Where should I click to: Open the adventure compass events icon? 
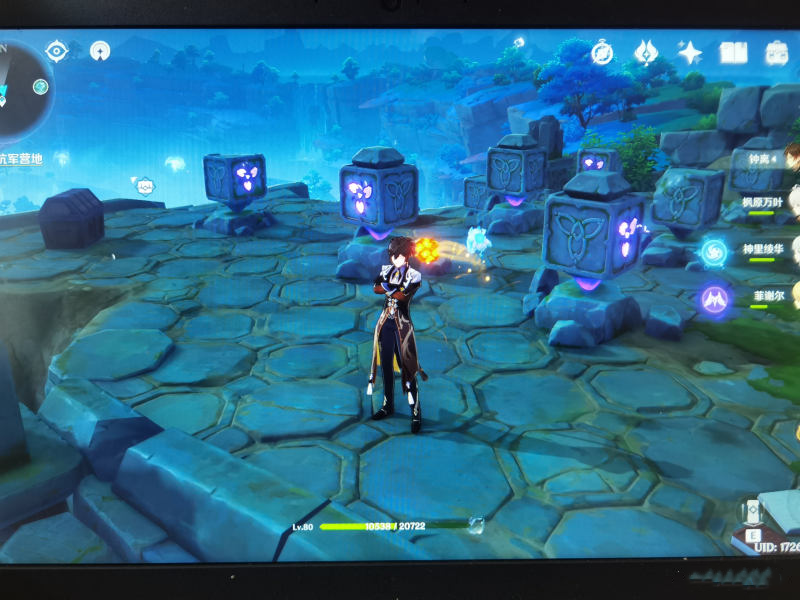[602, 53]
